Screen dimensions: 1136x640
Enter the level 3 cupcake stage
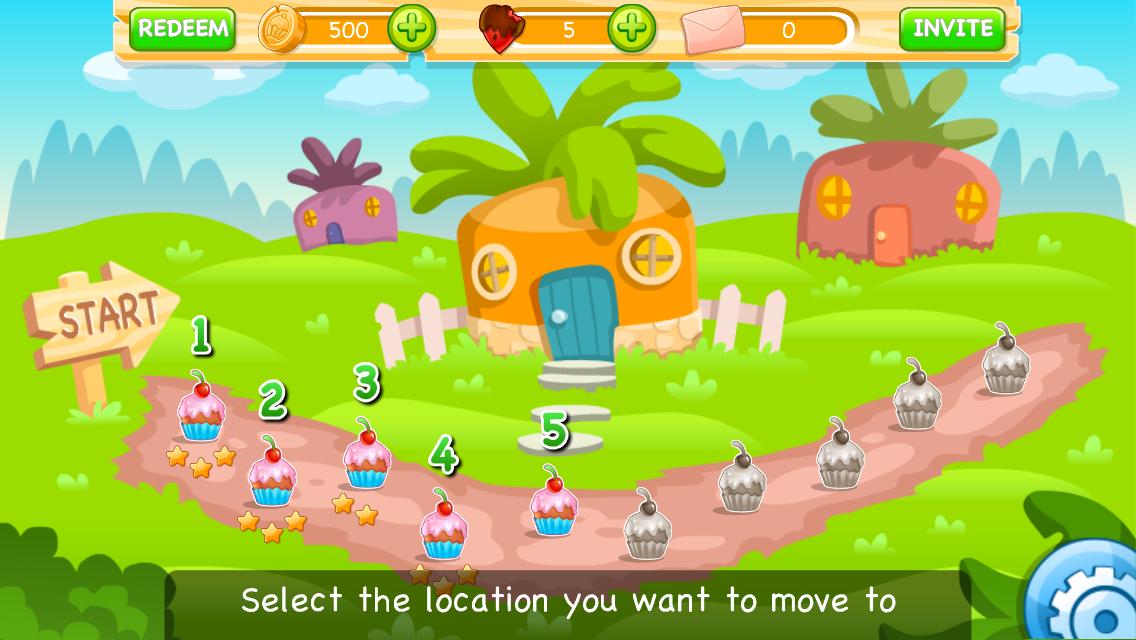tap(366, 457)
